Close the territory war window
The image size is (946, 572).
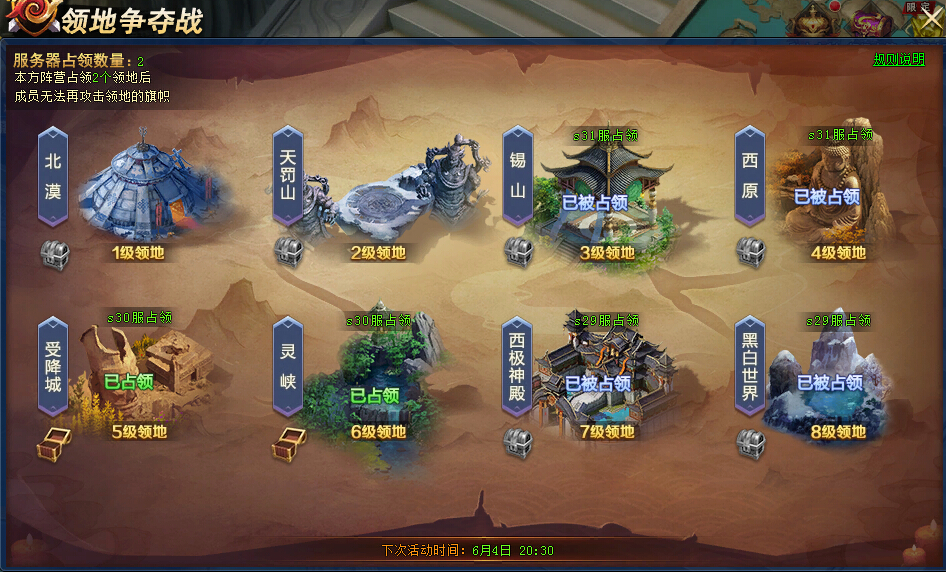click(929, 19)
